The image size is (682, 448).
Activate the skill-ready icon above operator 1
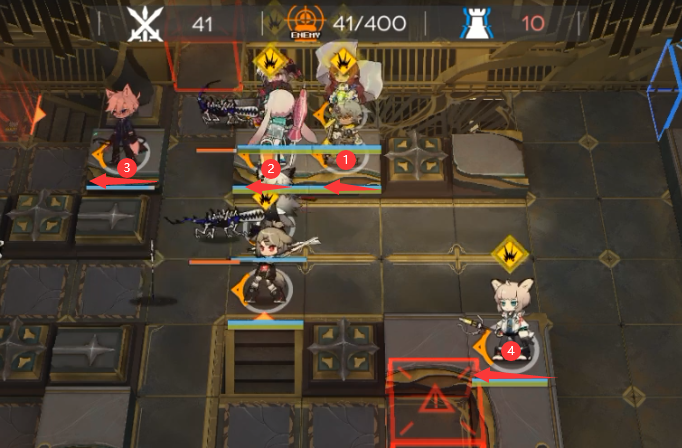[344, 62]
